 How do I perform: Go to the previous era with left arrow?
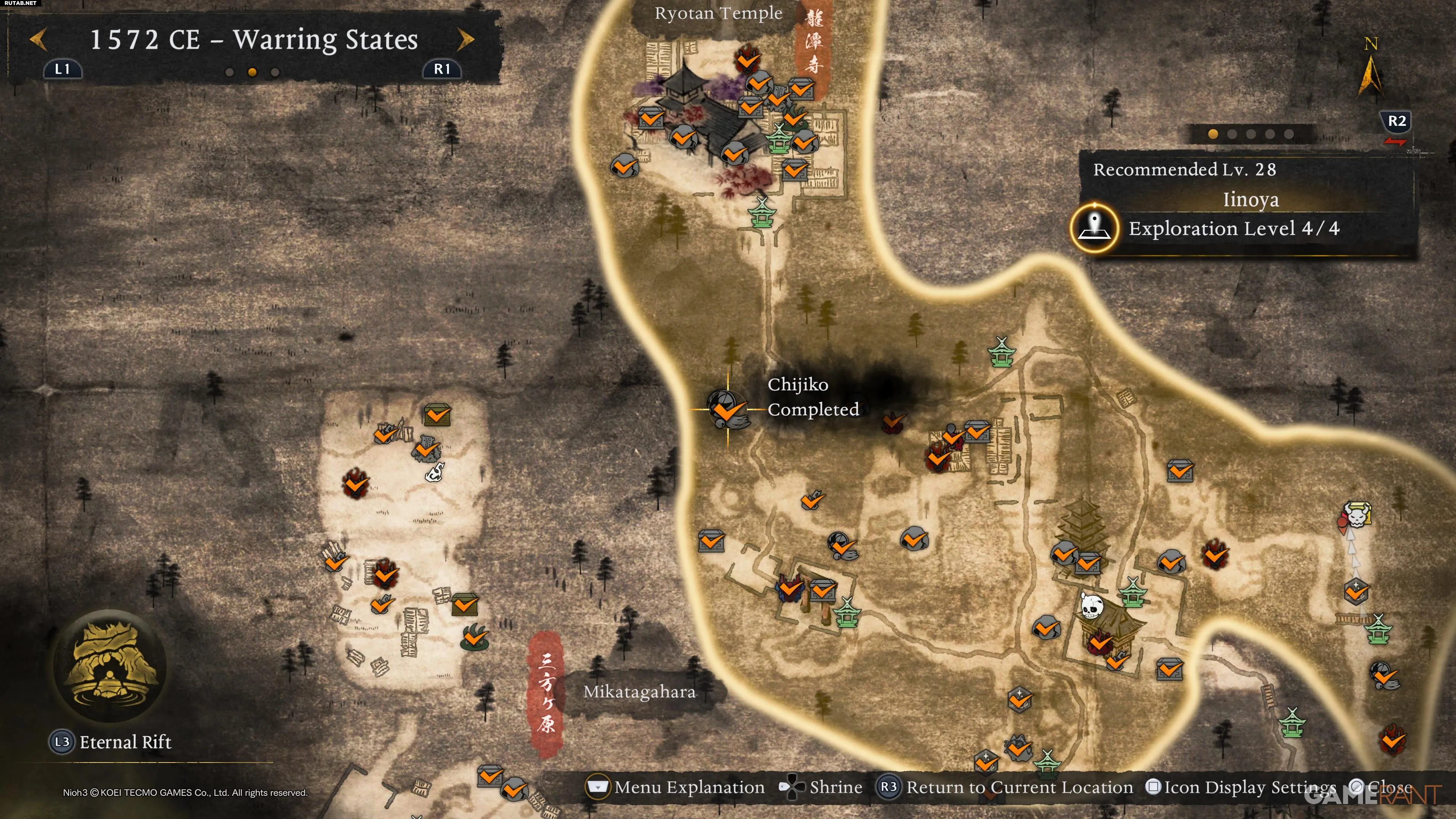[38, 39]
